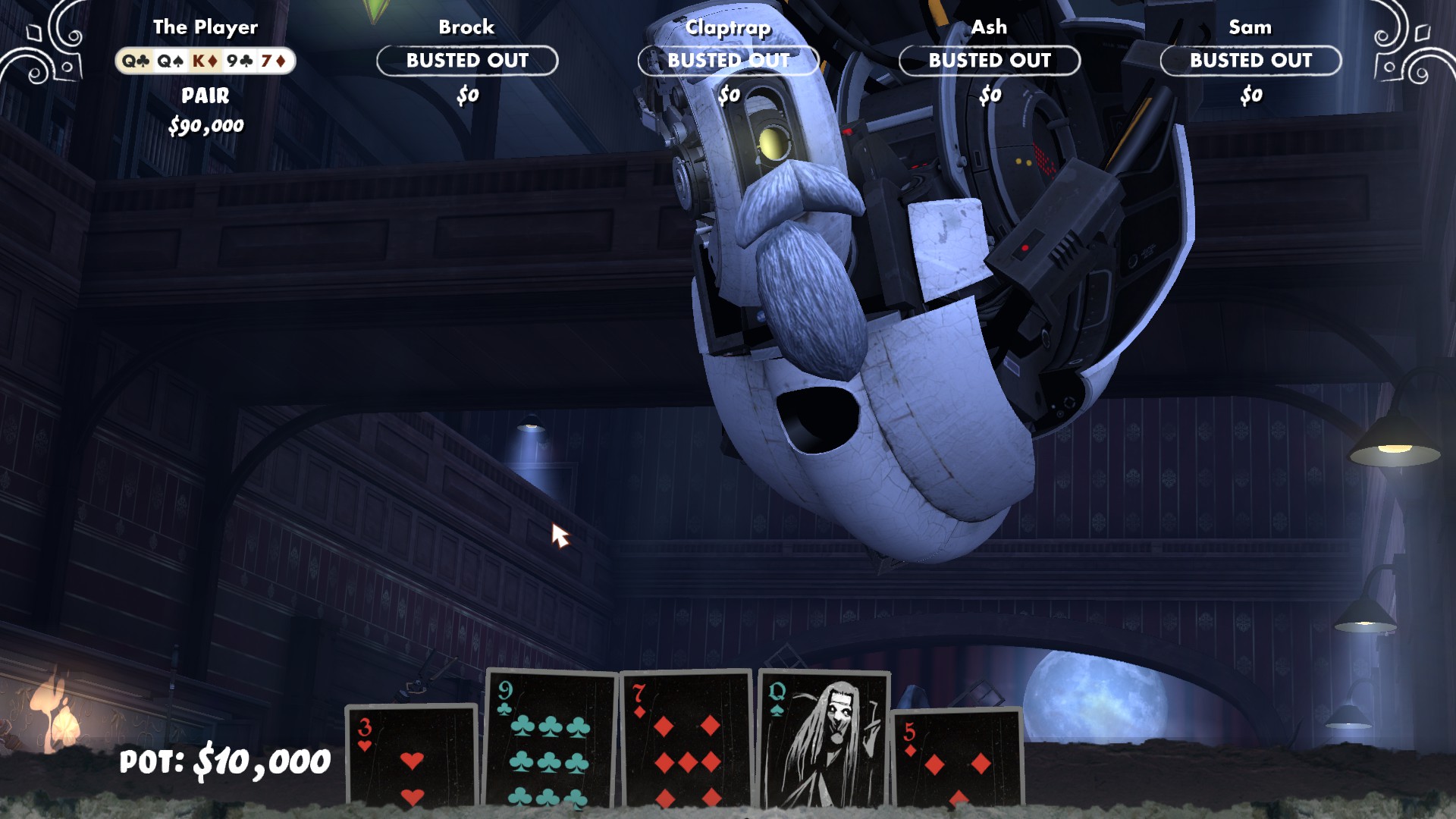Choose the queen of spades community card

pos(824,739)
